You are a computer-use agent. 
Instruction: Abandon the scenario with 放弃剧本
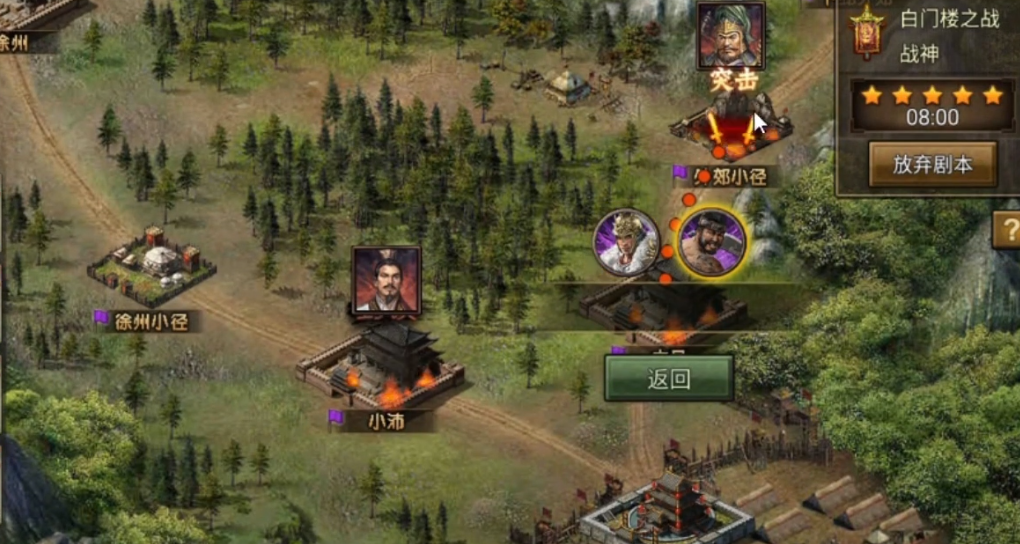tap(932, 164)
